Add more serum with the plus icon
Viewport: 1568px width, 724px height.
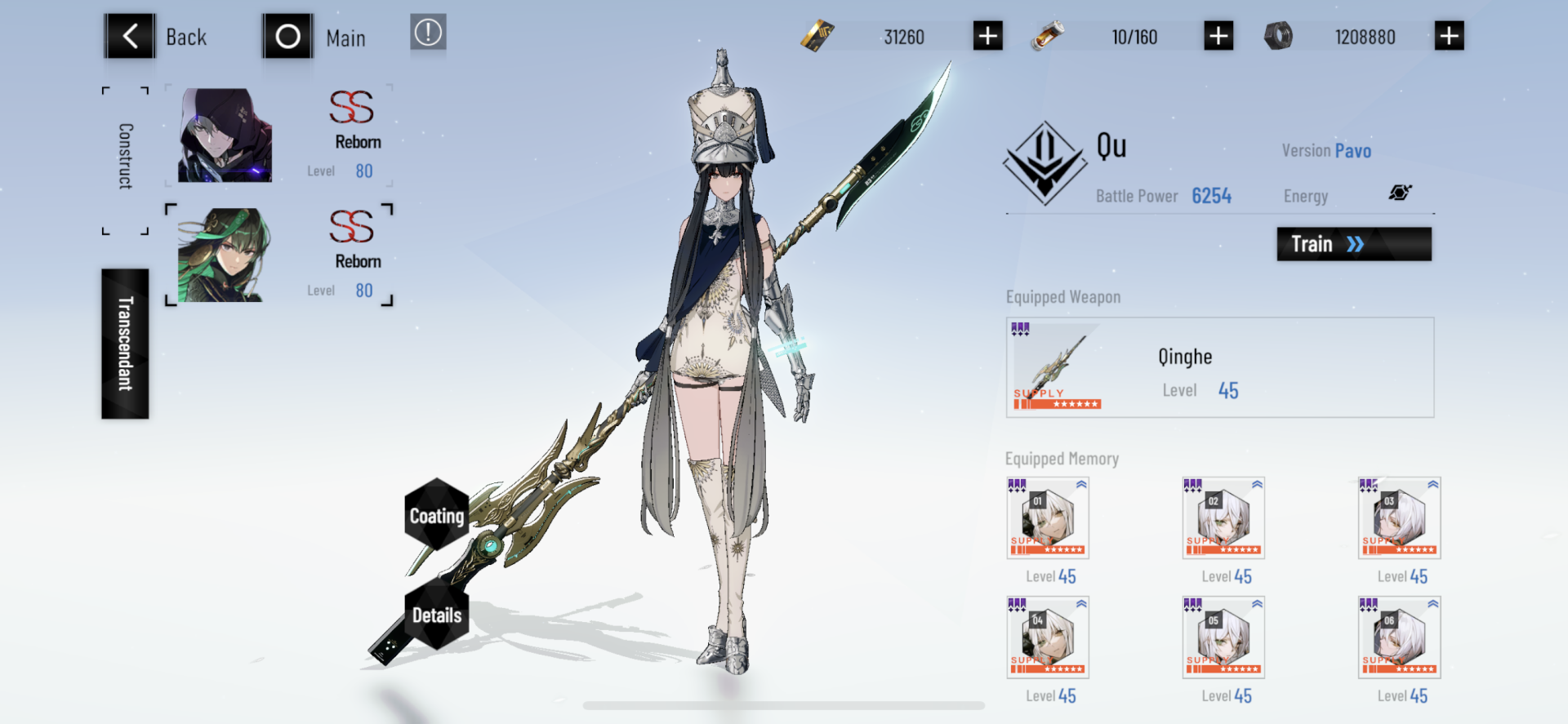1218,35
